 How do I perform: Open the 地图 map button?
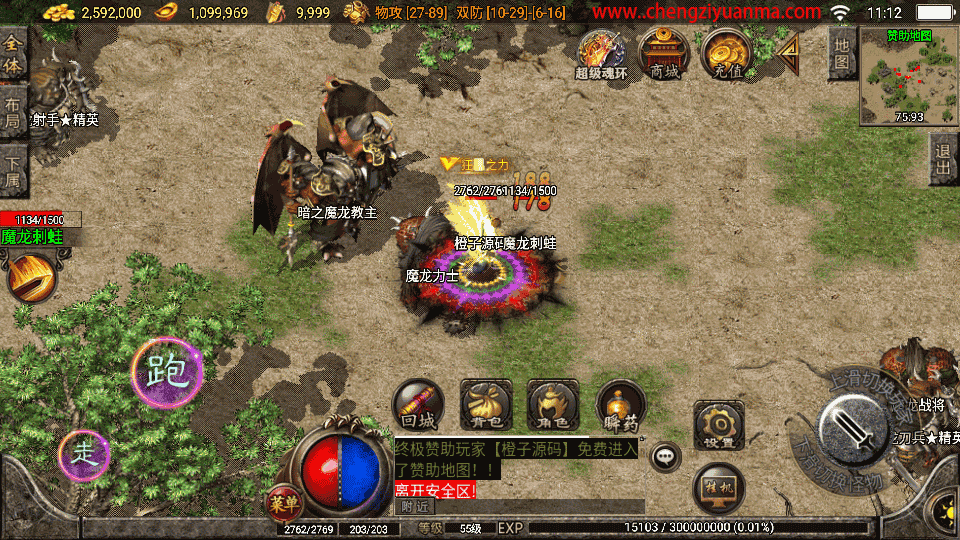[x=842, y=53]
